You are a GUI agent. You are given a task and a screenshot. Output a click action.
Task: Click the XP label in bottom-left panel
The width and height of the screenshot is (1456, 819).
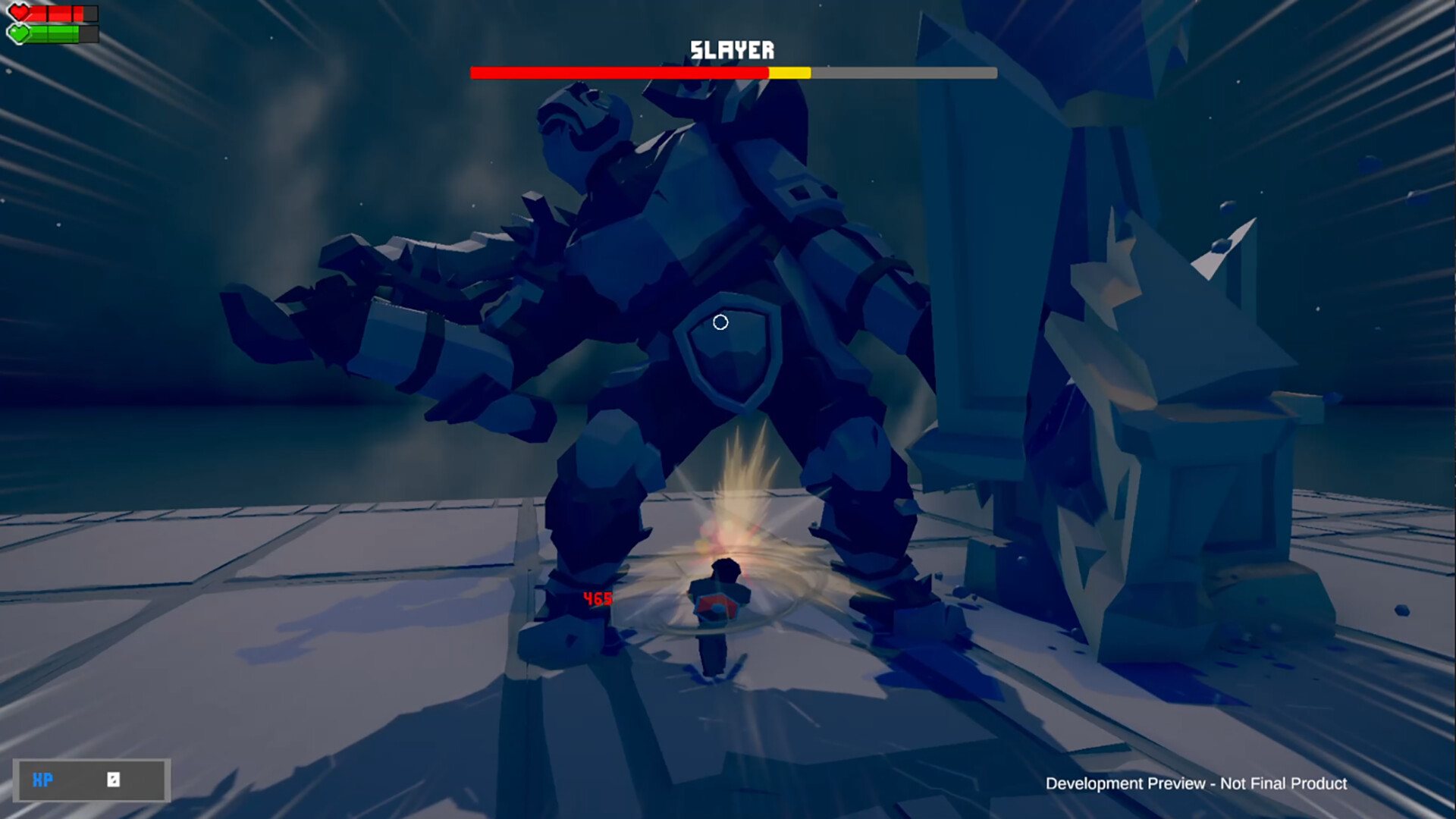point(43,780)
